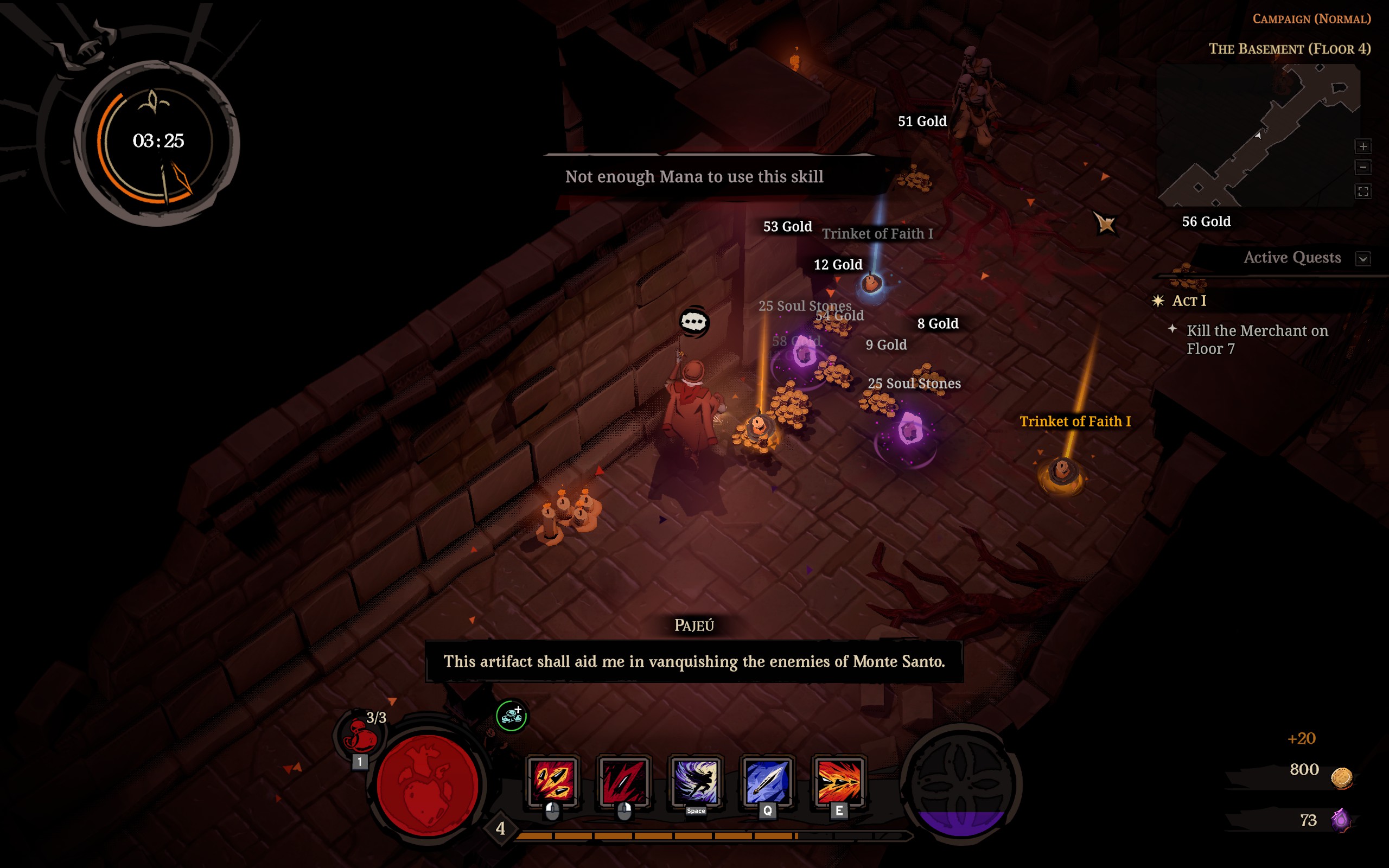Select the Act I quest entry
1389x868 pixels.
(1189, 301)
